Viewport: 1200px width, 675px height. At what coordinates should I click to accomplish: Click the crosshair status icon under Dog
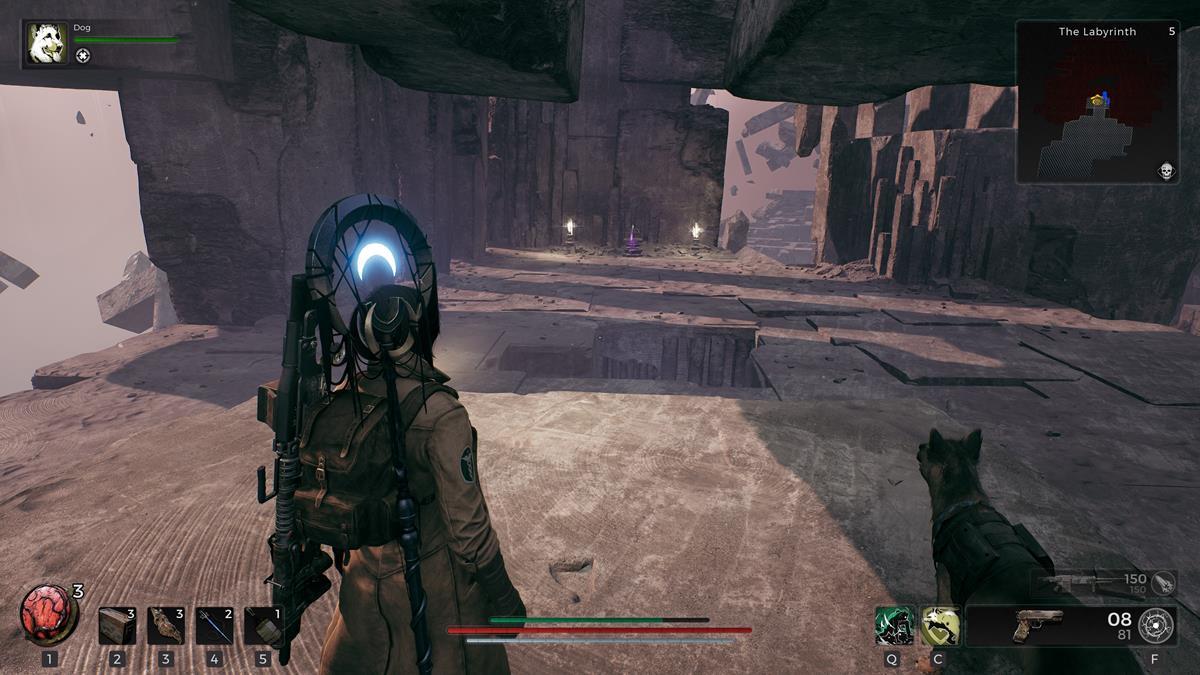click(x=83, y=56)
